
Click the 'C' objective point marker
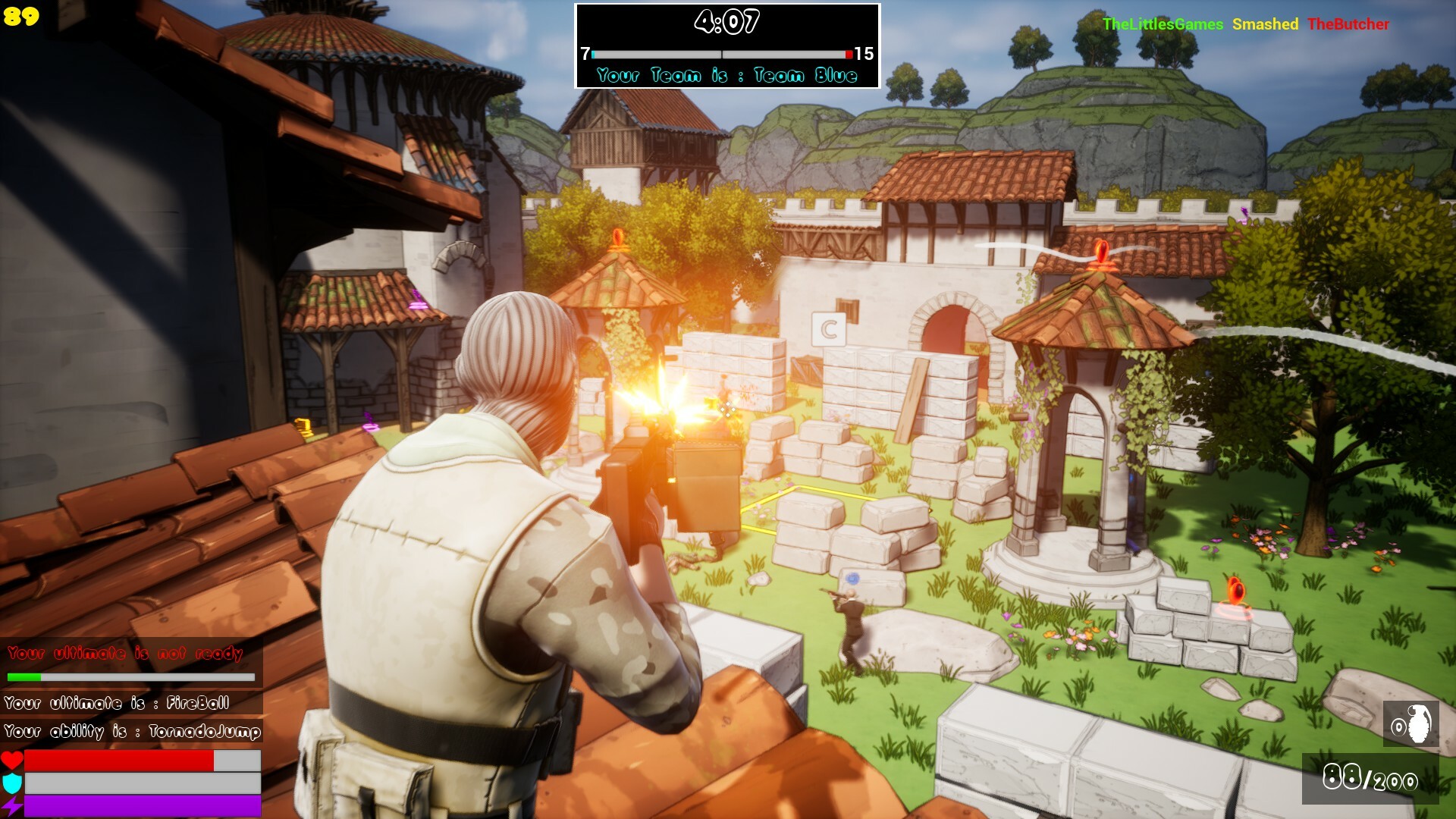[x=828, y=329]
